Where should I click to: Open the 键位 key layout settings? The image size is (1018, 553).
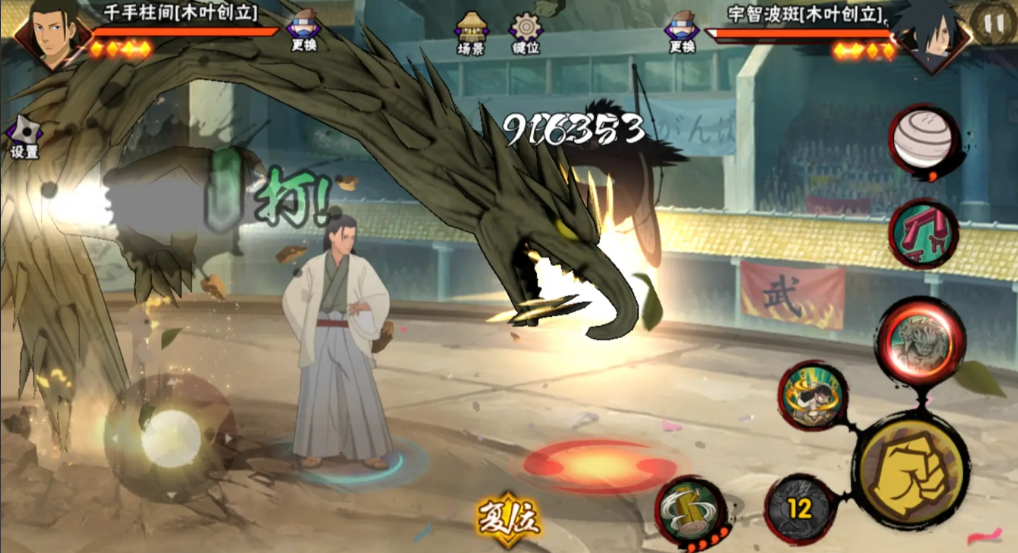[x=526, y=33]
